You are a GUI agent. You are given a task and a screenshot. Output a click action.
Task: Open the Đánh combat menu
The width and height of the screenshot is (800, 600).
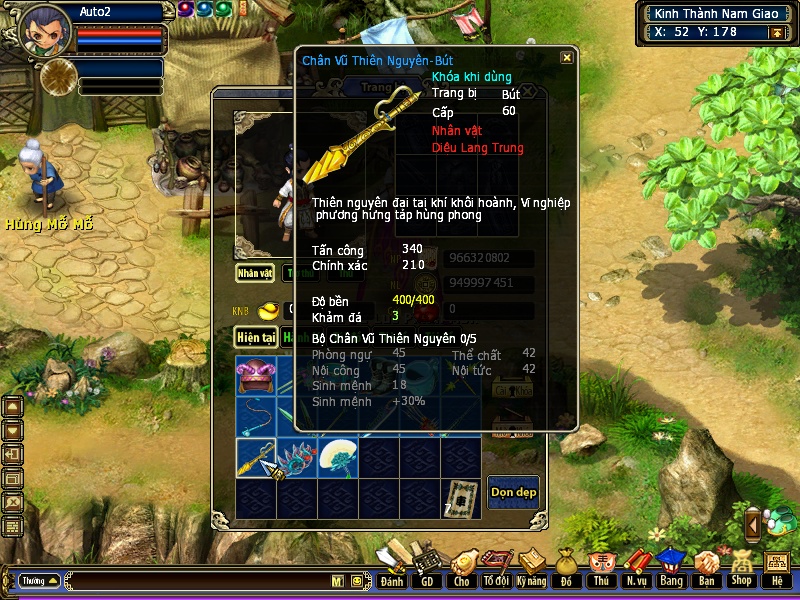(x=392, y=568)
